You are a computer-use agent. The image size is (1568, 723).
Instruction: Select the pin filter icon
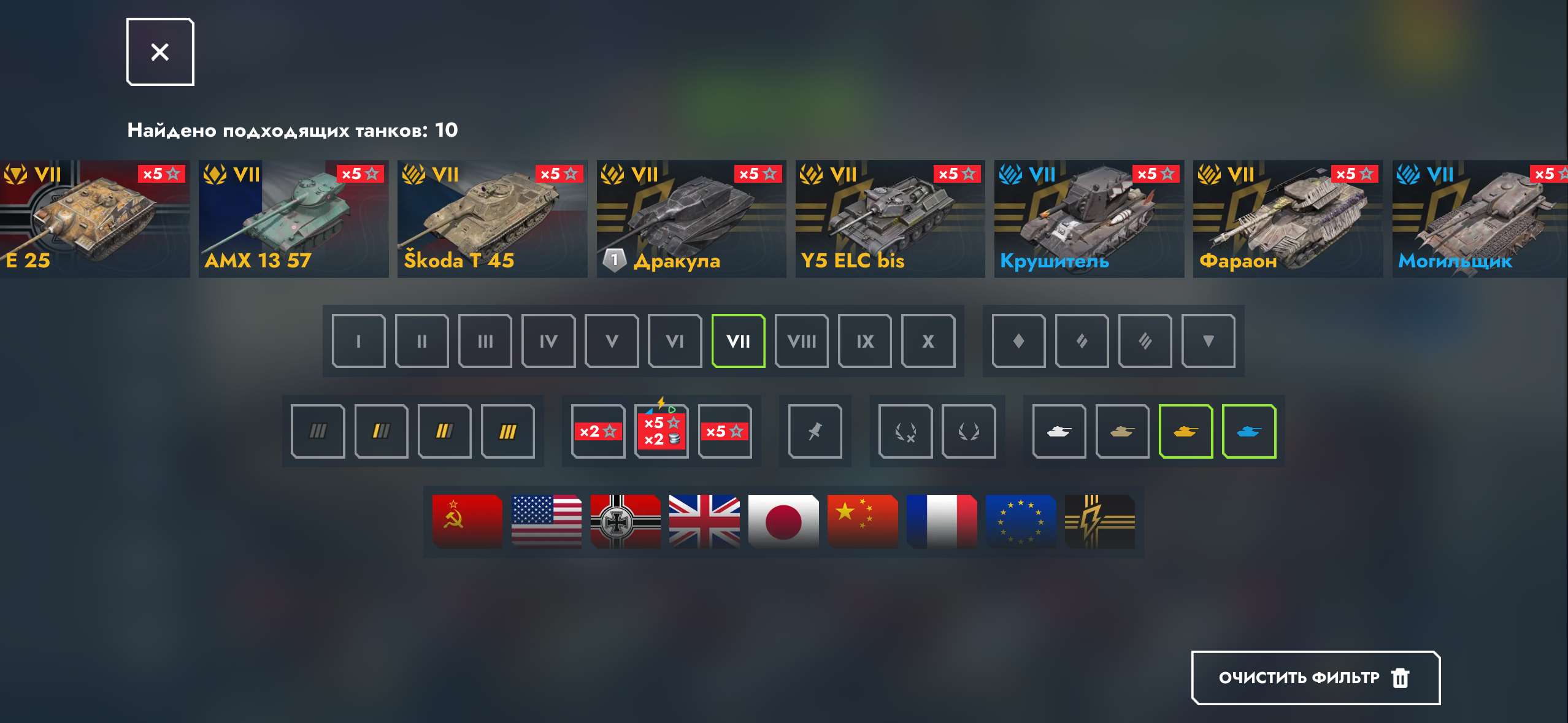pos(816,431)
